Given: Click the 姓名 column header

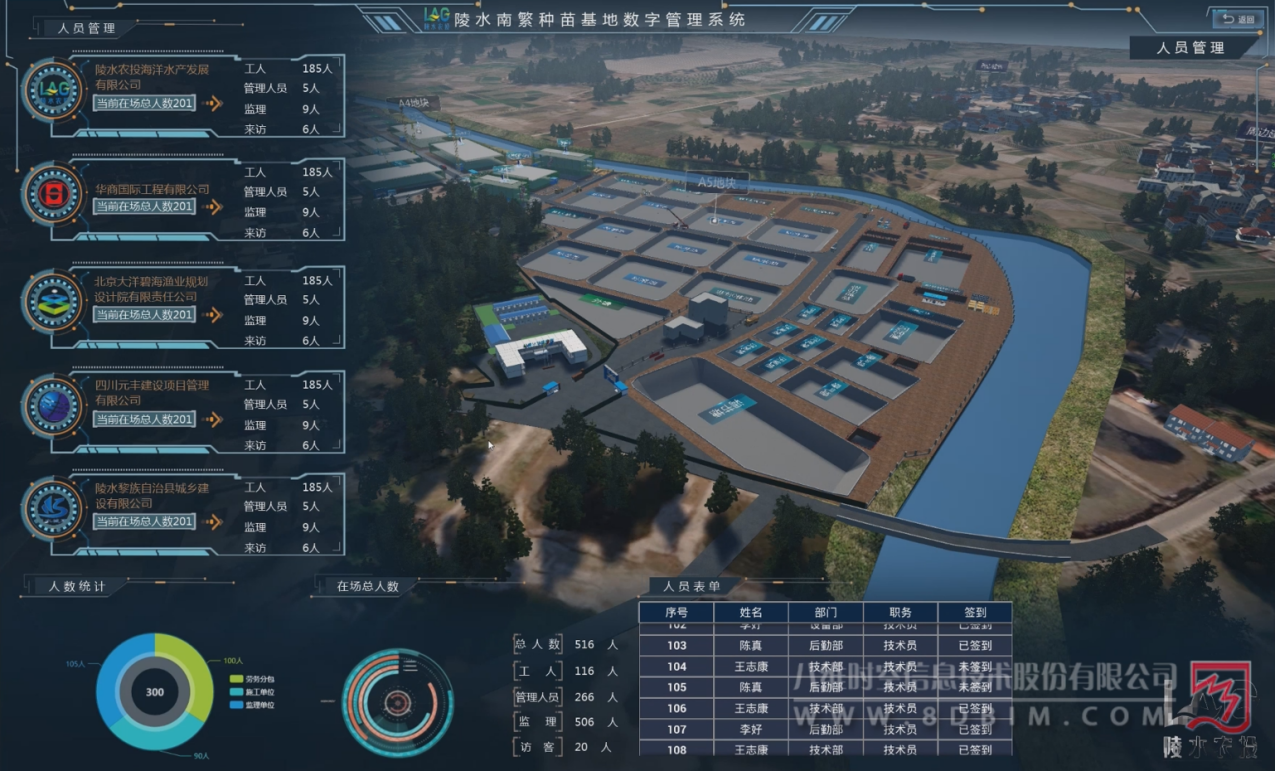Looking at the screenshot, I should 751,613.
